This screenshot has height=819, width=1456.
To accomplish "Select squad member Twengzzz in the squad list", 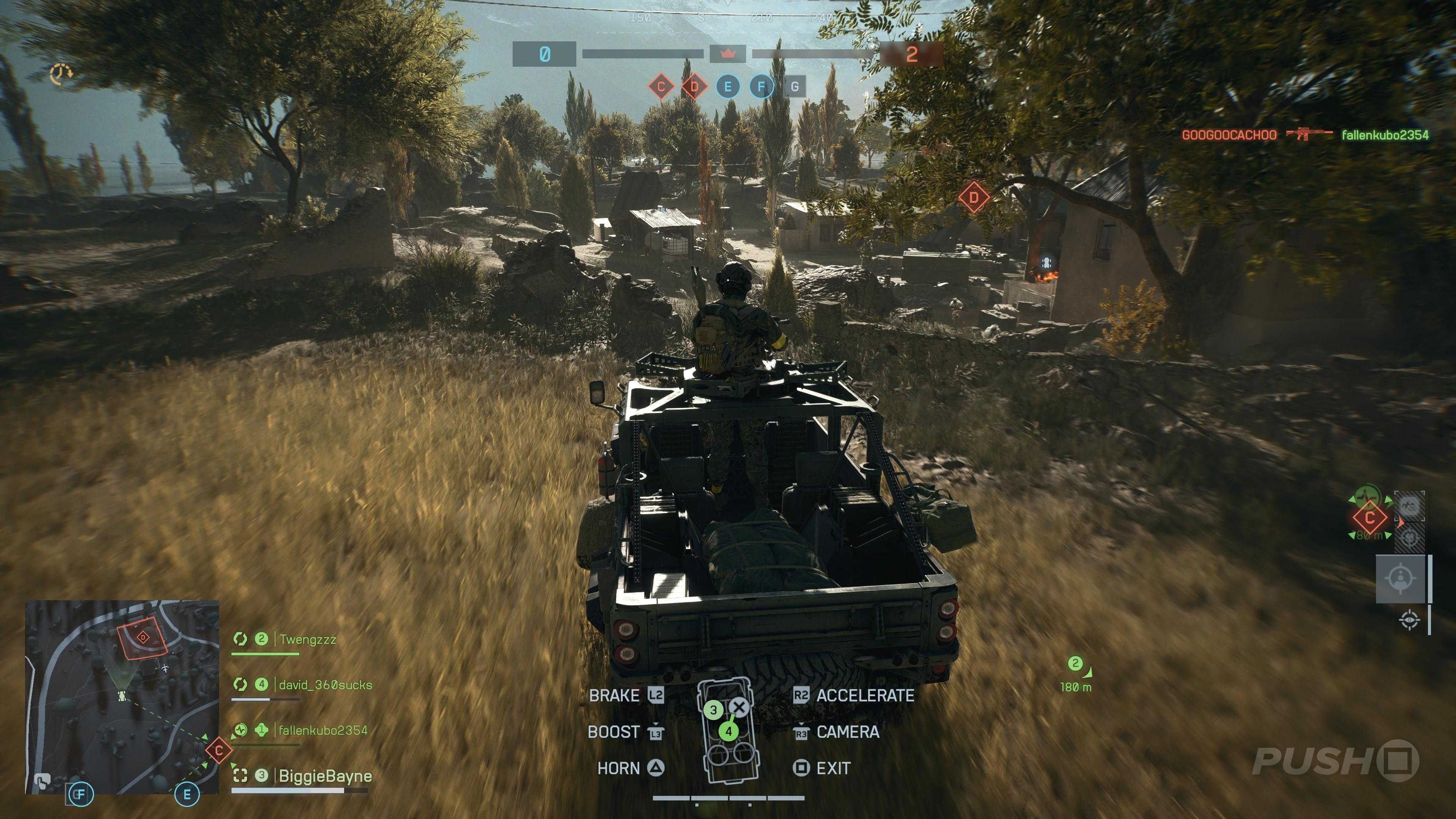I will pyautogui.click(x=308, y=640).
